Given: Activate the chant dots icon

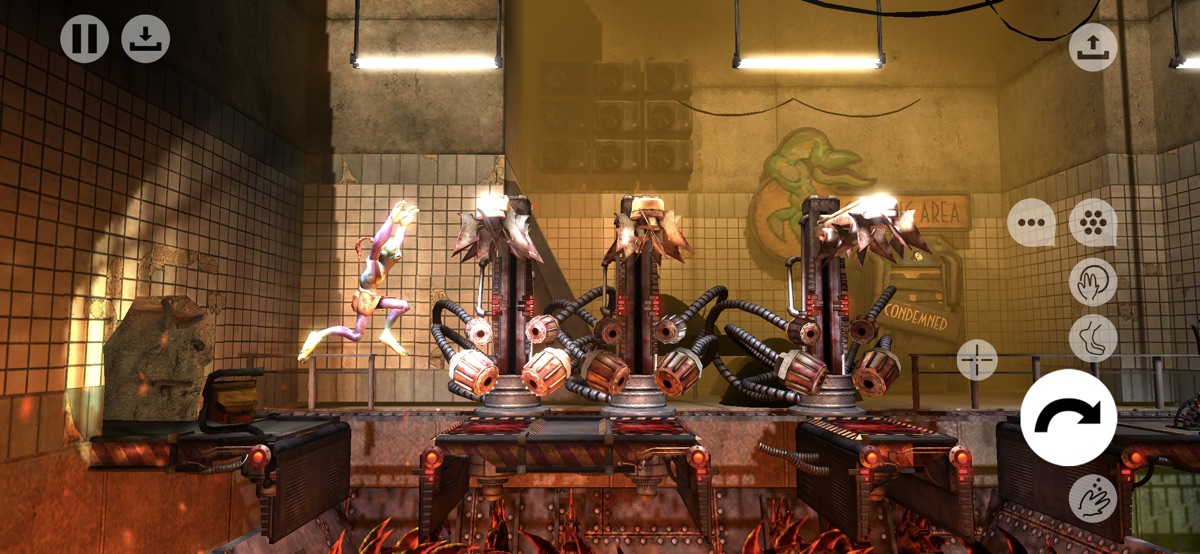Looking at the screenshot, I should click(1093, 223).
